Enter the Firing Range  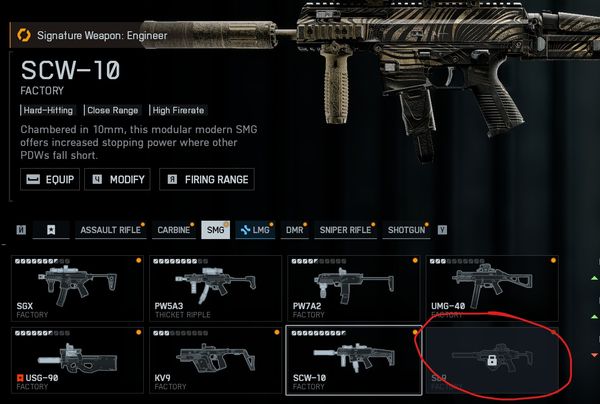coord(209,180)
